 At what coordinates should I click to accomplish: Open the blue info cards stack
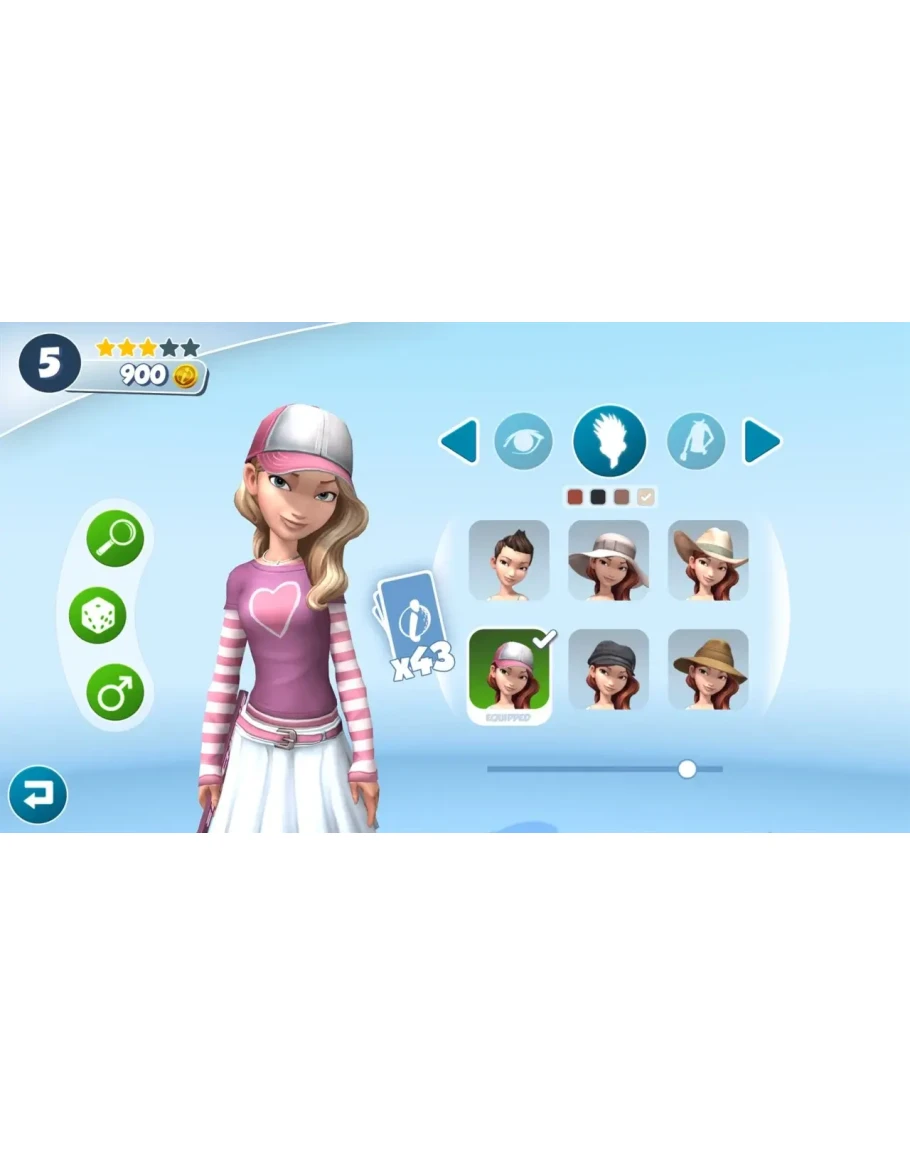click(412, 620)
